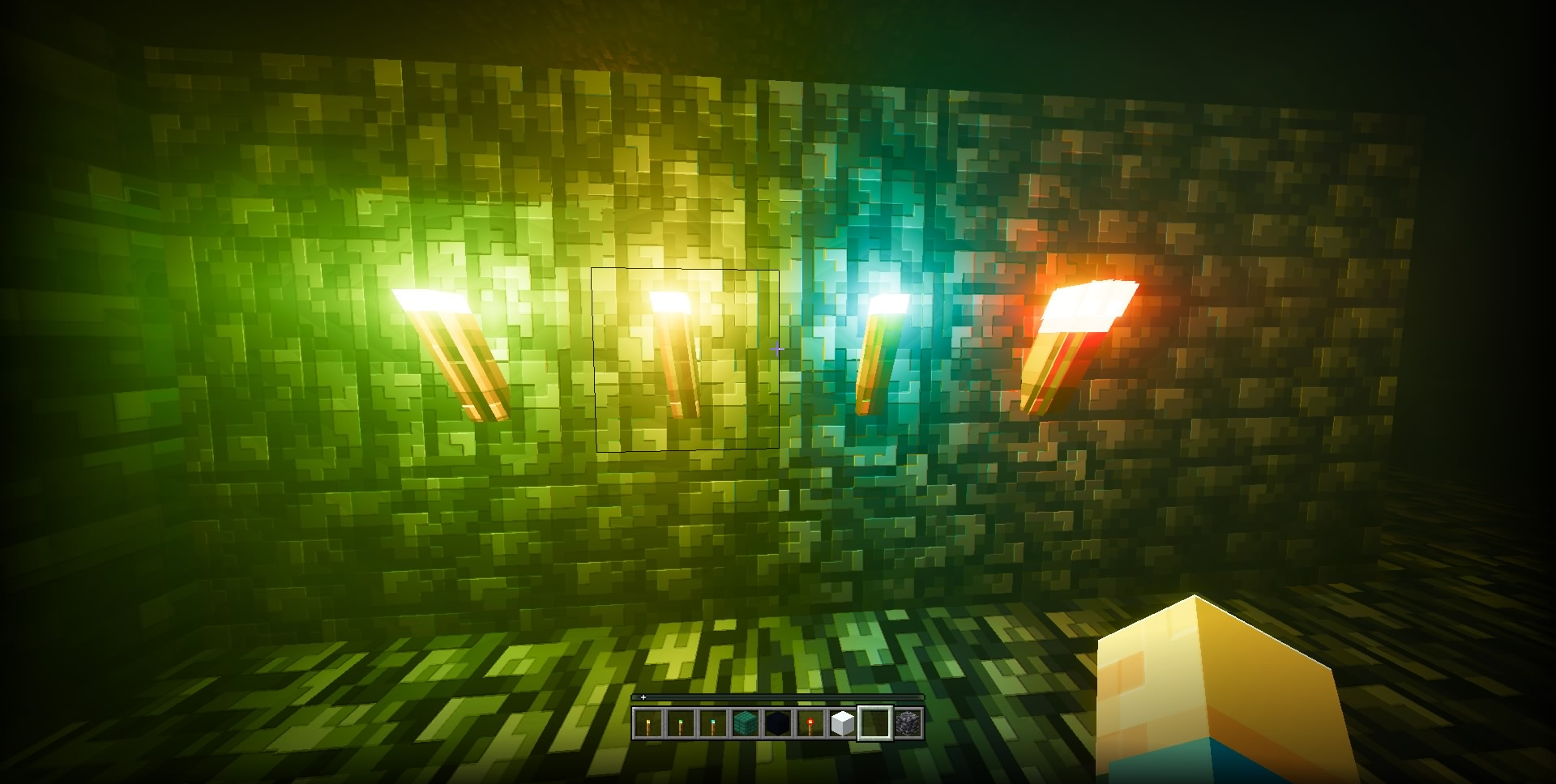The height and width of the screenshot is (784, 1556).
Task: Click the crosshair at screen center
Action: [776, 347]
